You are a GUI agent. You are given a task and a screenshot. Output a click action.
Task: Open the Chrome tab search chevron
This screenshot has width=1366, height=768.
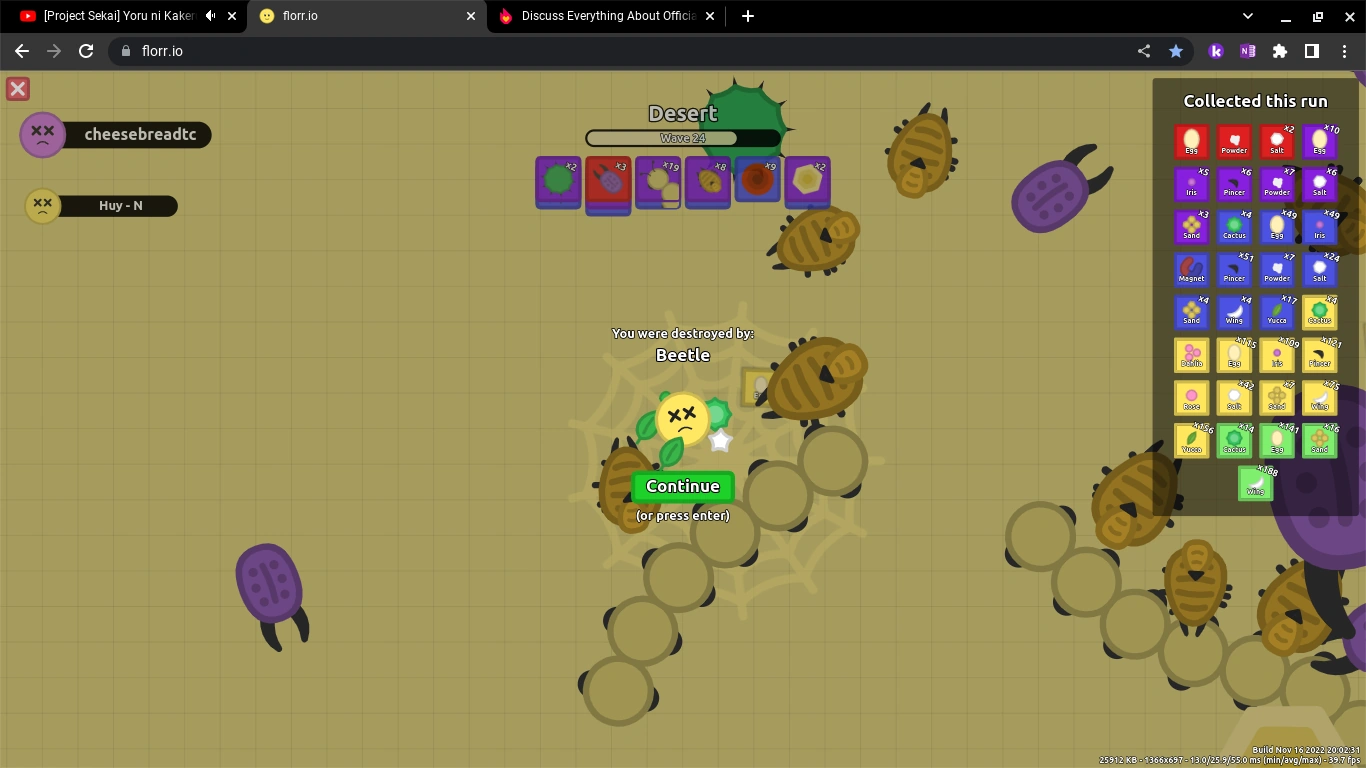1246,16
